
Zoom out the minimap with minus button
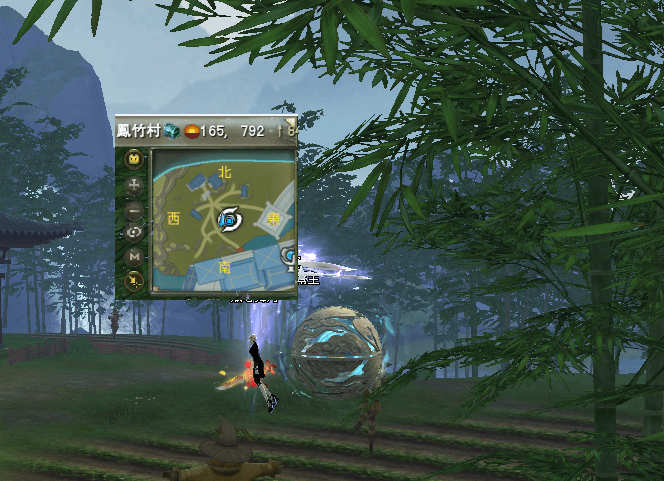click(x=134, y=209)
